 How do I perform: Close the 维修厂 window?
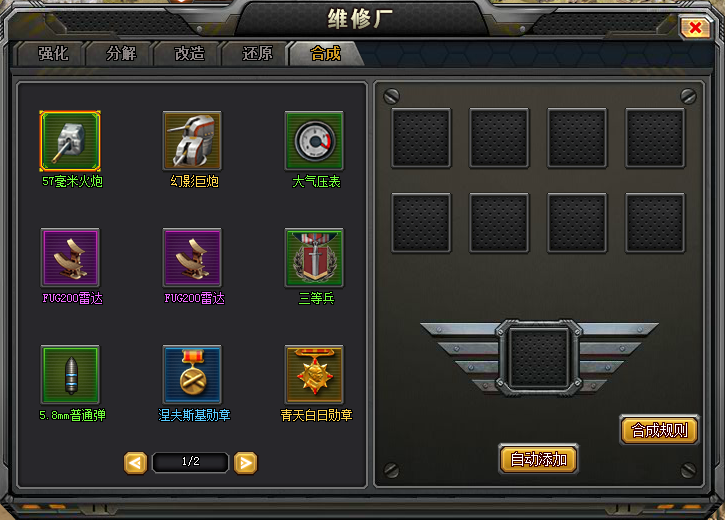pos(694,28)
